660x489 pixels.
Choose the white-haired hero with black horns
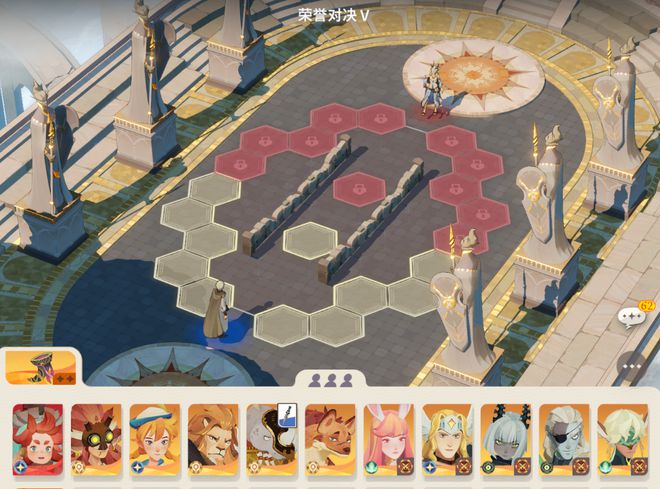point(505,437)
